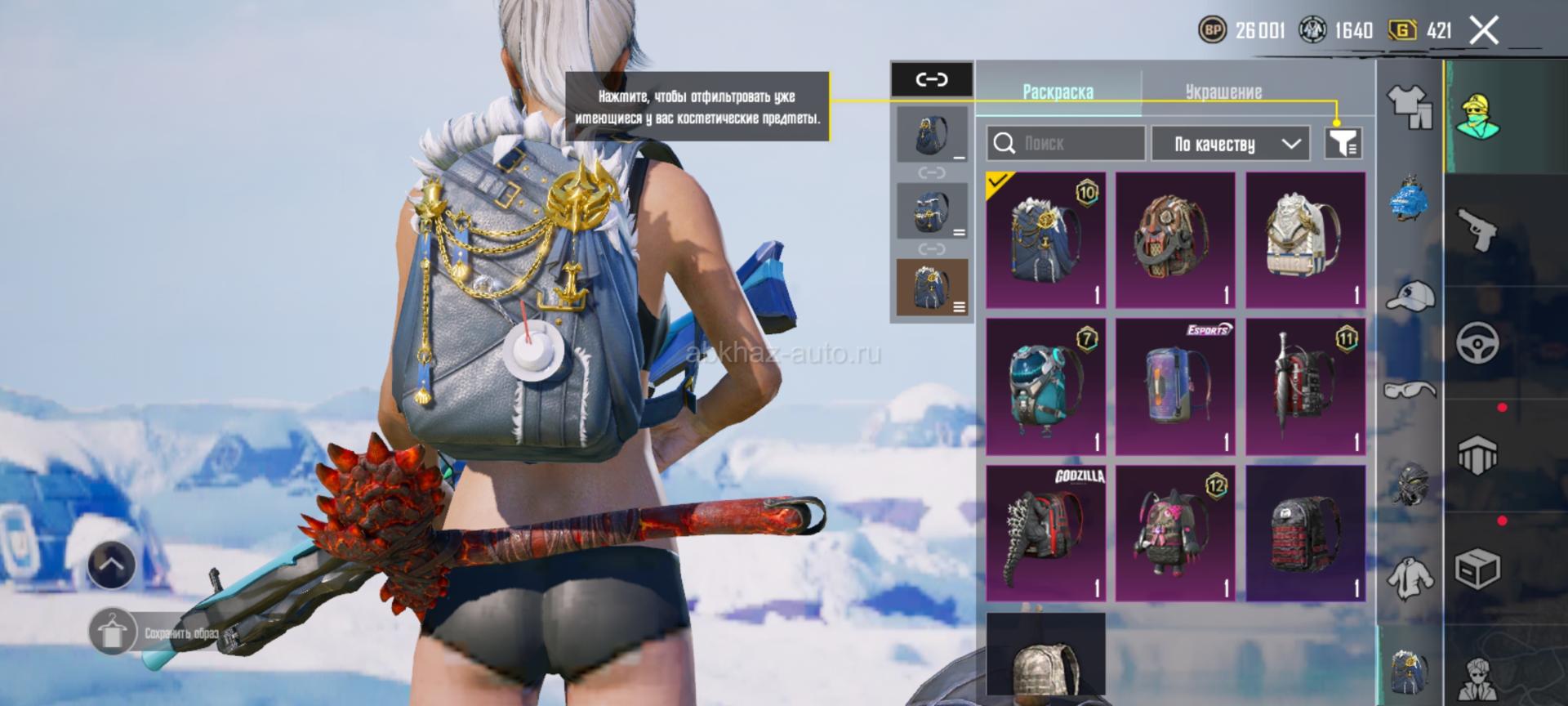Toggle the owned-items filter funnel button

[x=1343, y=144]
